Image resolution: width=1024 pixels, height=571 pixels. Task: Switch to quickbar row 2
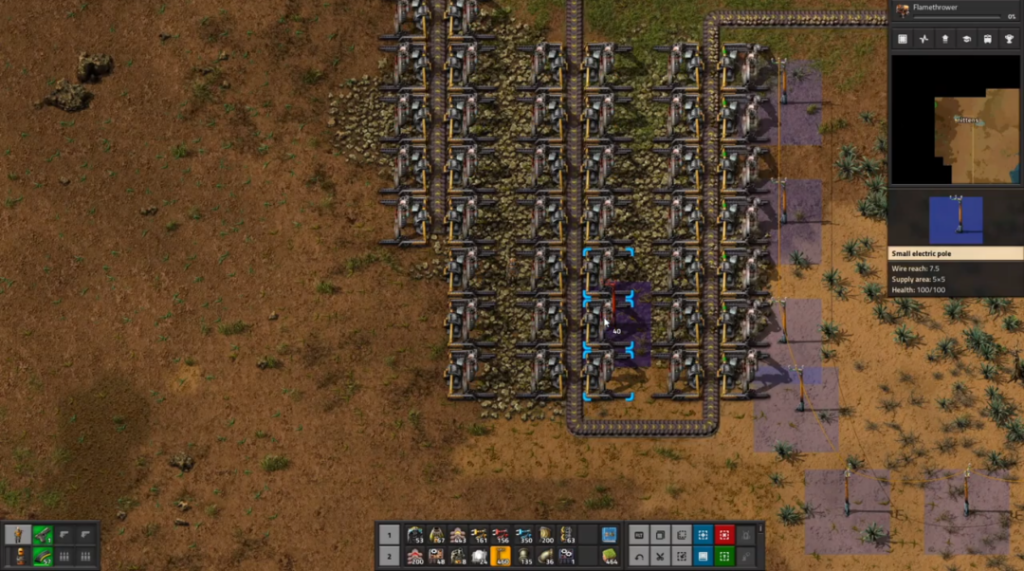click(391, 556)
